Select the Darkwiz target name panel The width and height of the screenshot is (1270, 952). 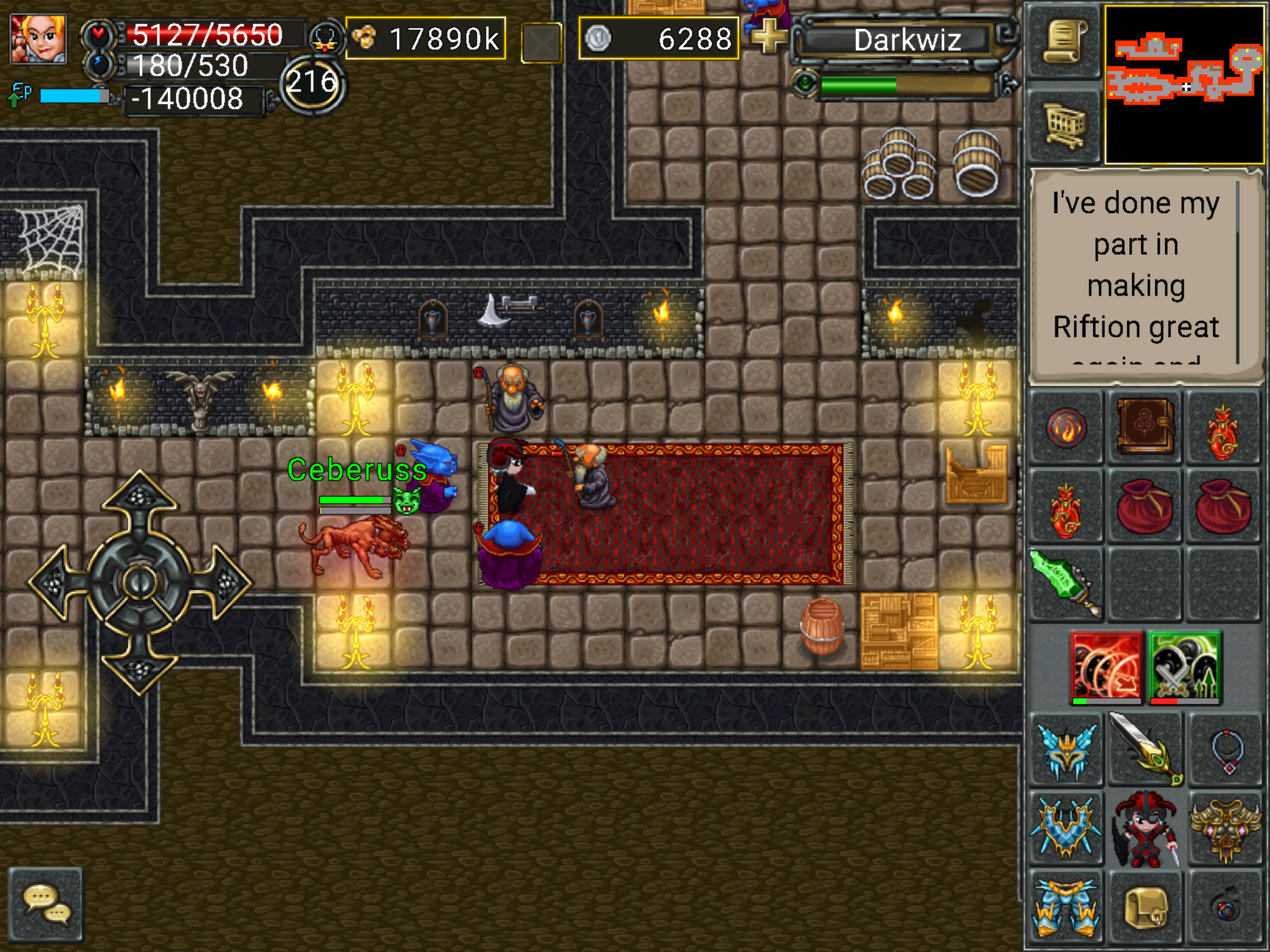(907, 41)
